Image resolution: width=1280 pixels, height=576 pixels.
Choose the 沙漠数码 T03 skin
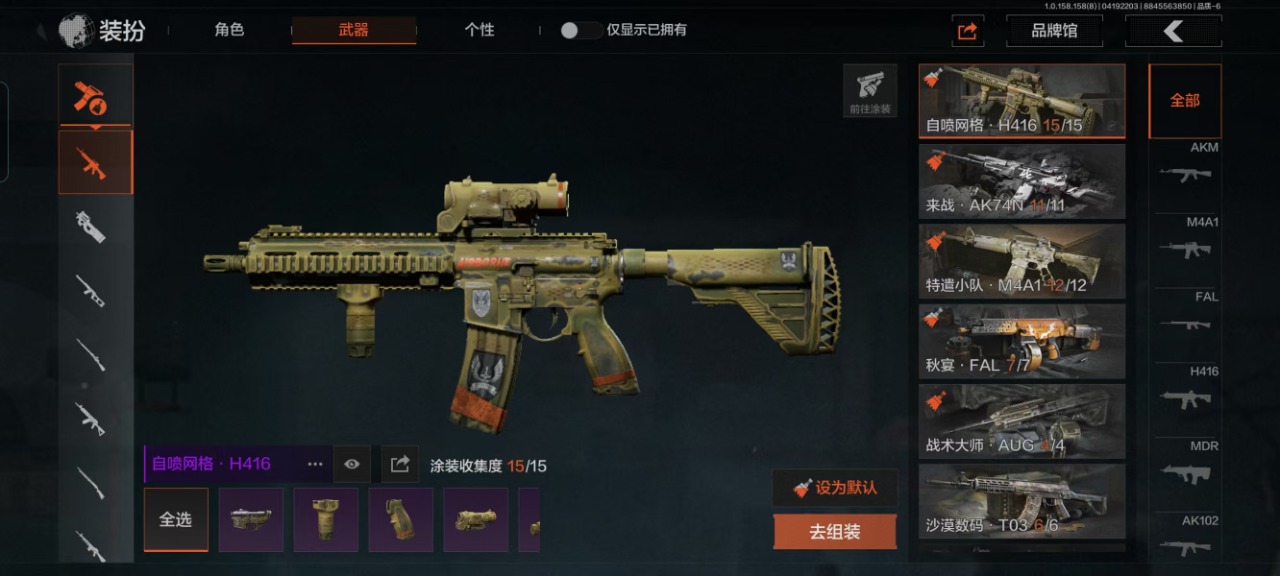click(x=1021, y=501)
